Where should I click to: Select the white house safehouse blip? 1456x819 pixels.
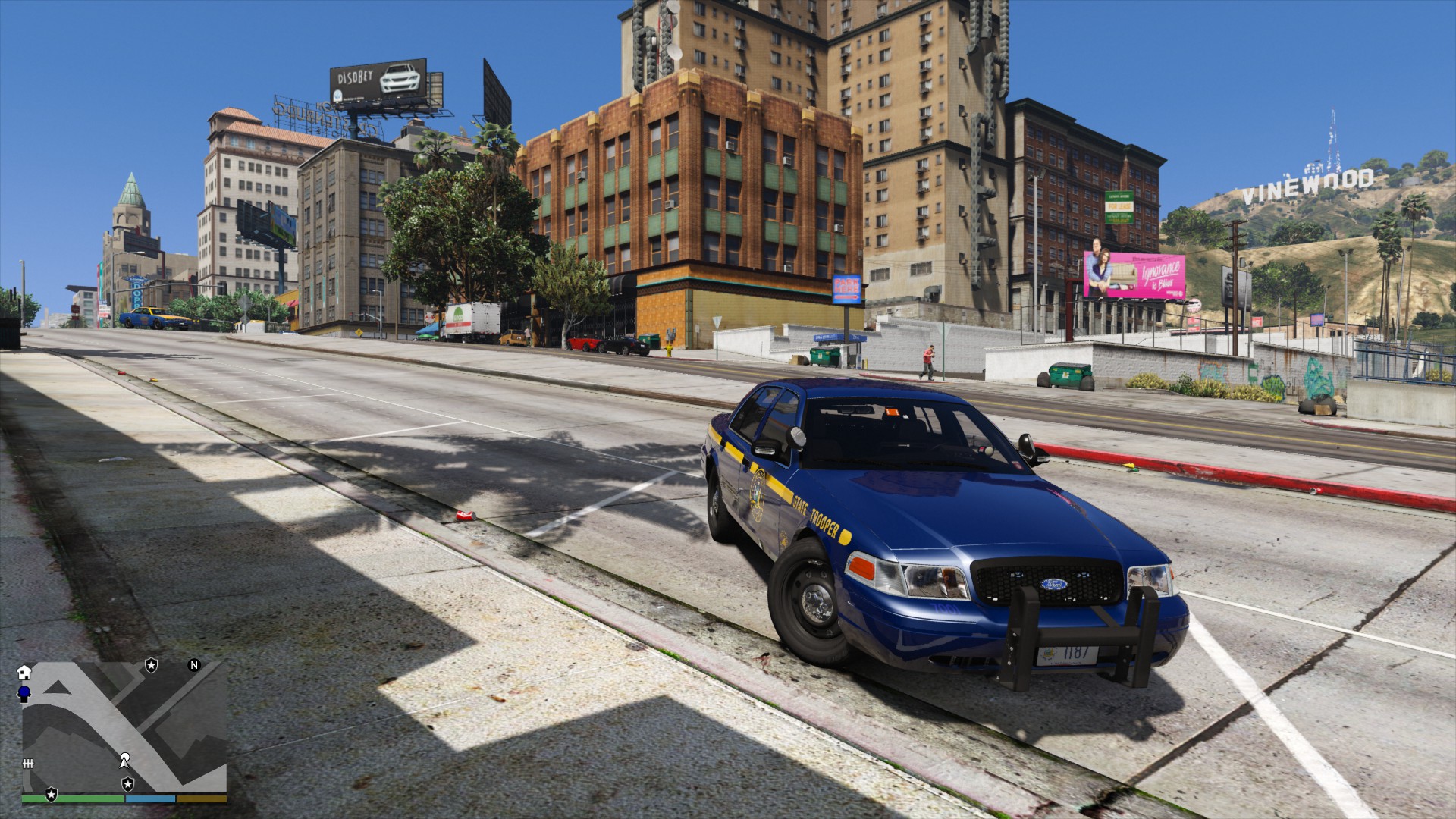point(24,672)
